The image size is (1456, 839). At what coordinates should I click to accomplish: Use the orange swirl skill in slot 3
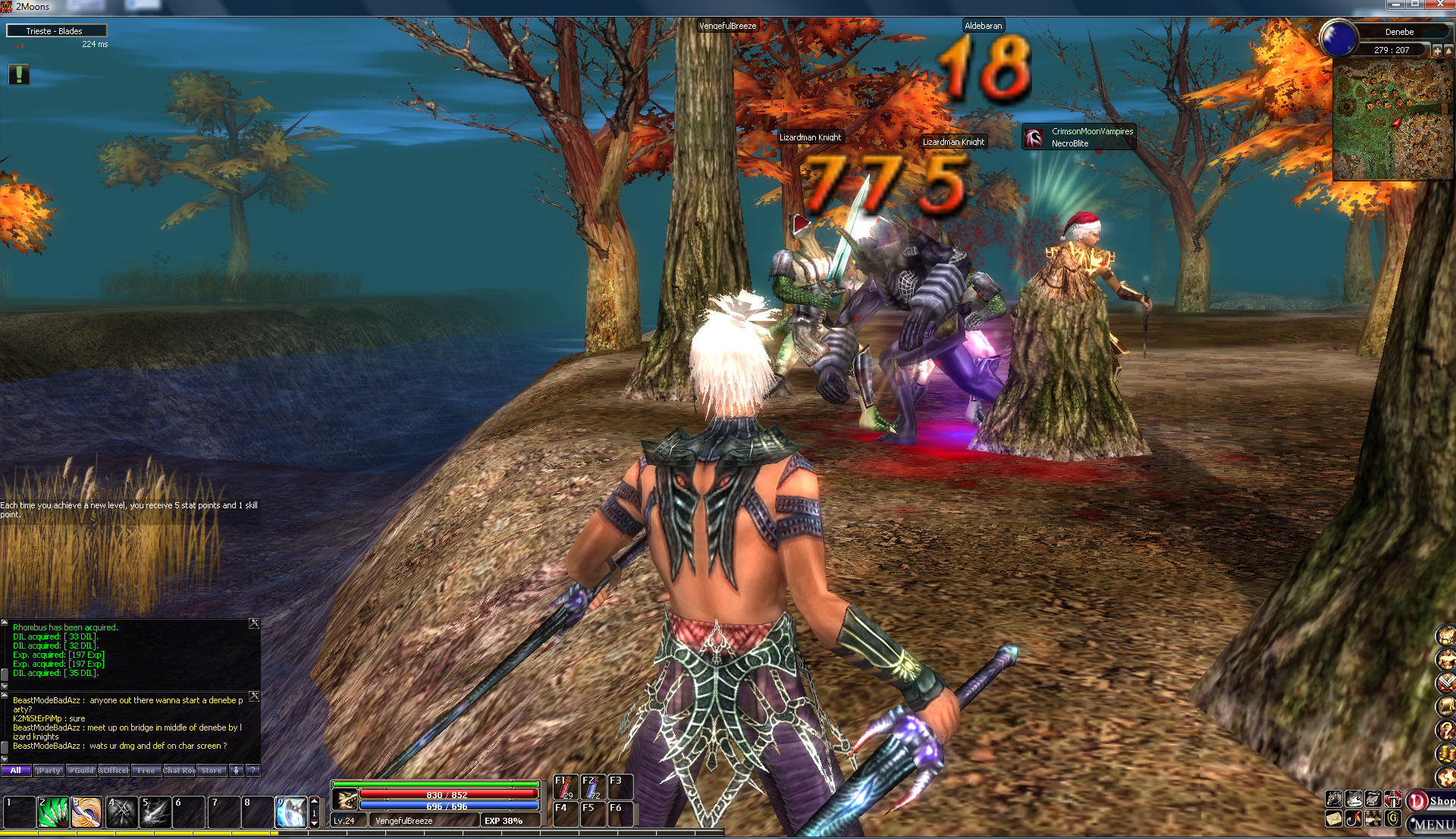pos(86,812)
